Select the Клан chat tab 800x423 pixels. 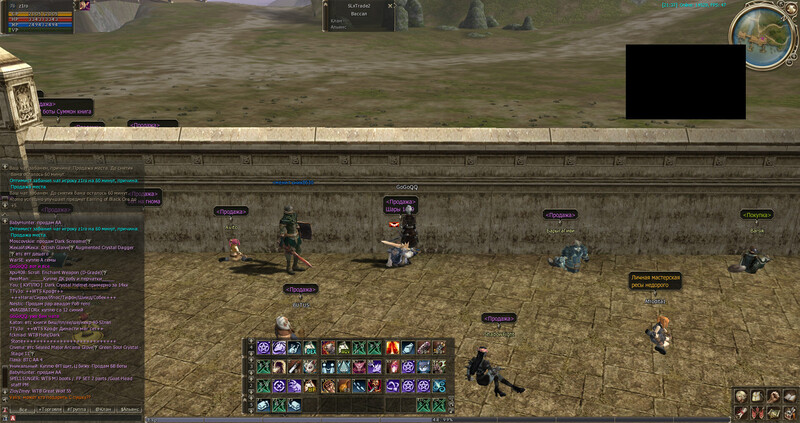[x=104, y=410]
